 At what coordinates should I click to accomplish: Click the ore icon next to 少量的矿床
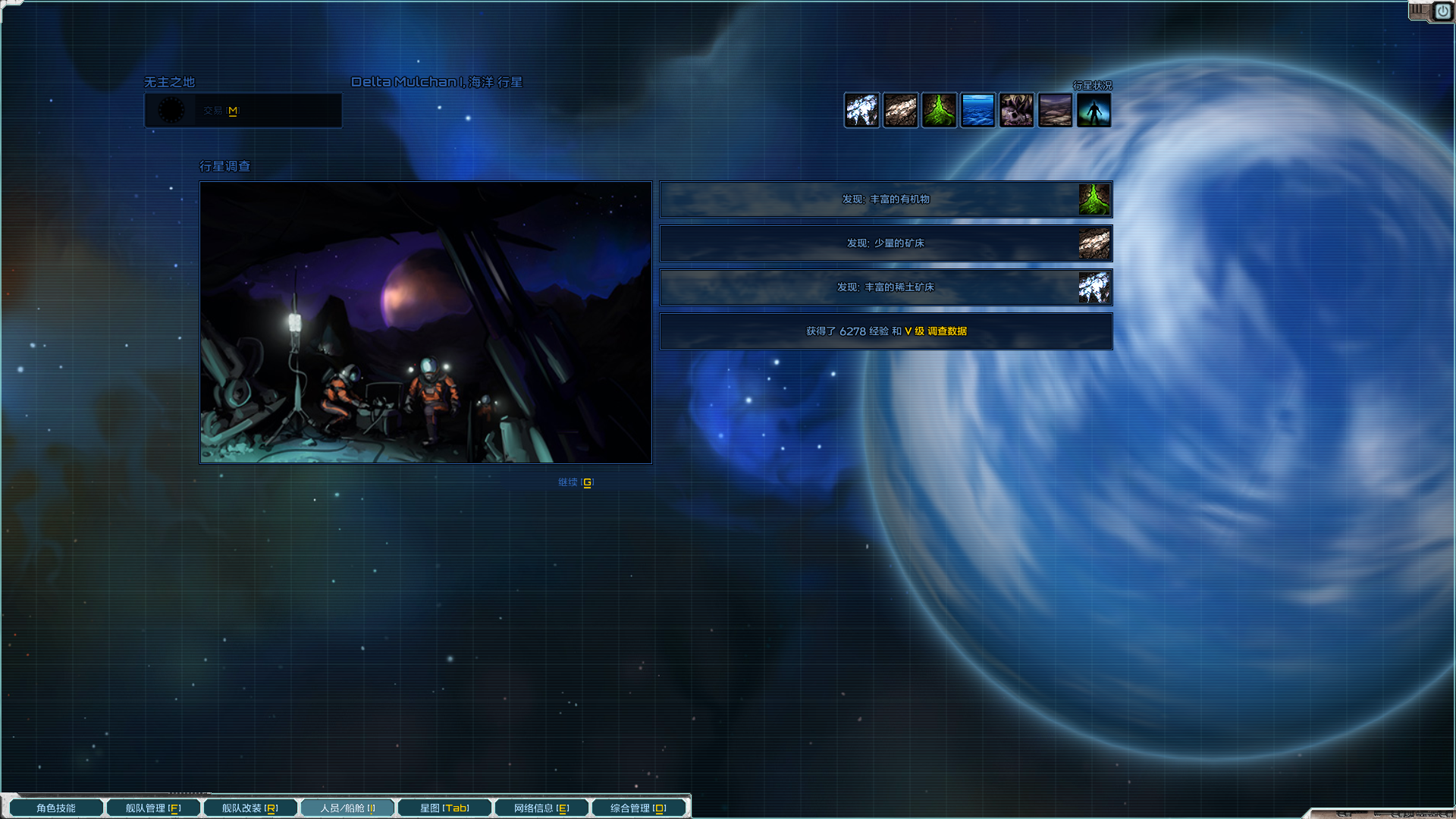1094,243
